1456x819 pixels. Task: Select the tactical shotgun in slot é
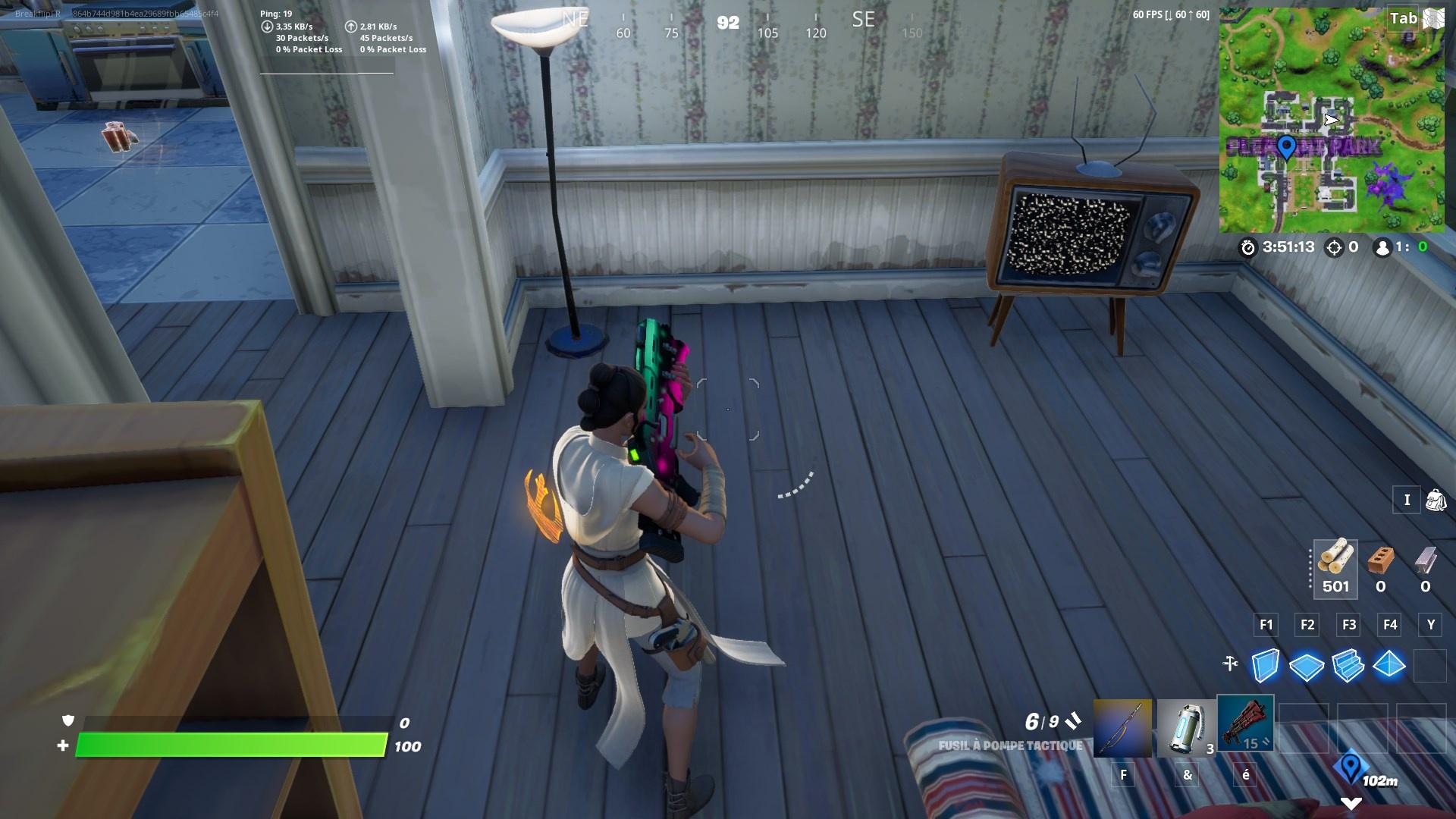1247,724
